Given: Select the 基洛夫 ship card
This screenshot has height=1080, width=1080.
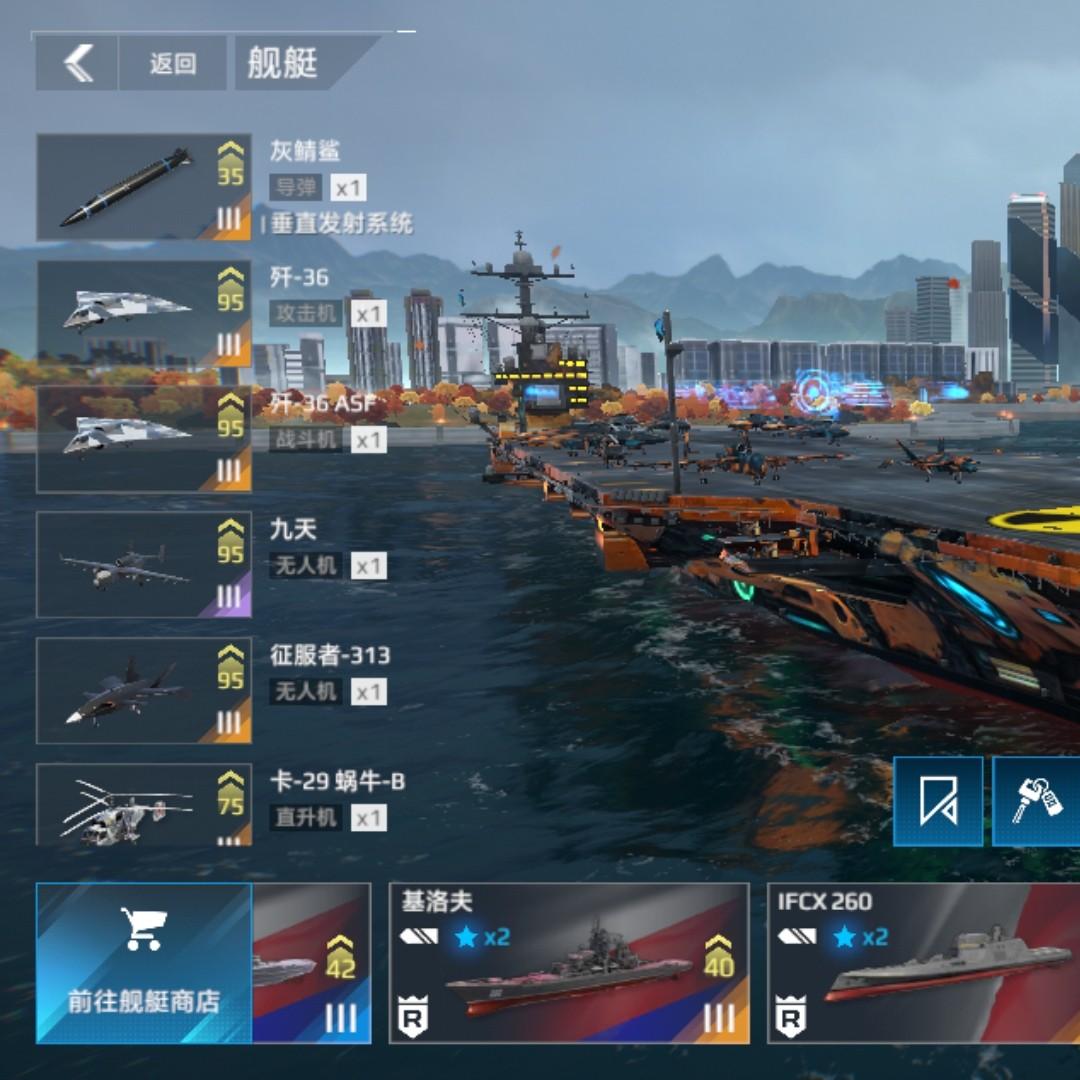Looking at the screenshot, I should pos(568,963).
